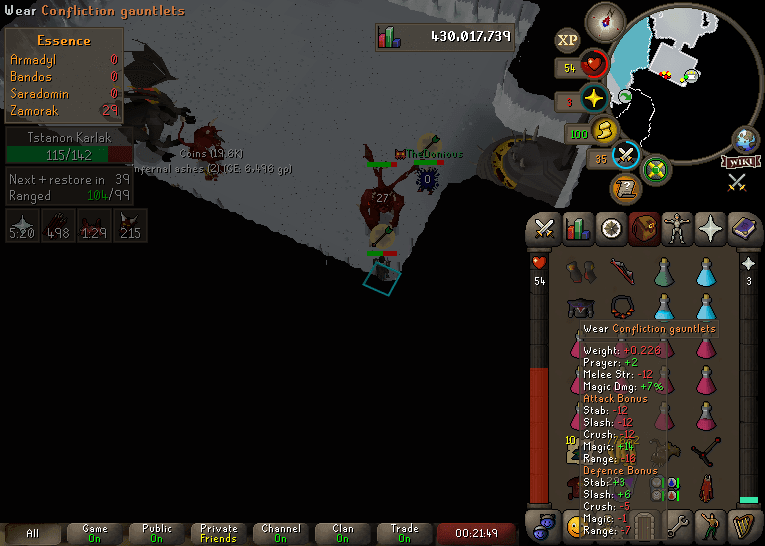Switch to the Skills tab
This screenshot has width=765, height=546.
click(x=577, y=228)
